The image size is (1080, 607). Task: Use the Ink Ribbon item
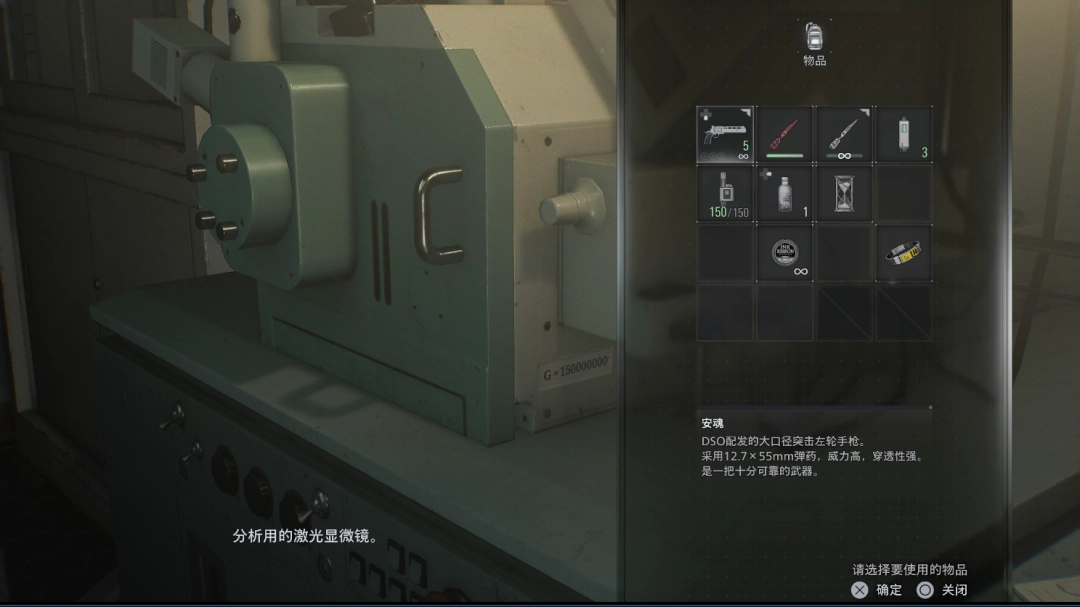(785, 253)
